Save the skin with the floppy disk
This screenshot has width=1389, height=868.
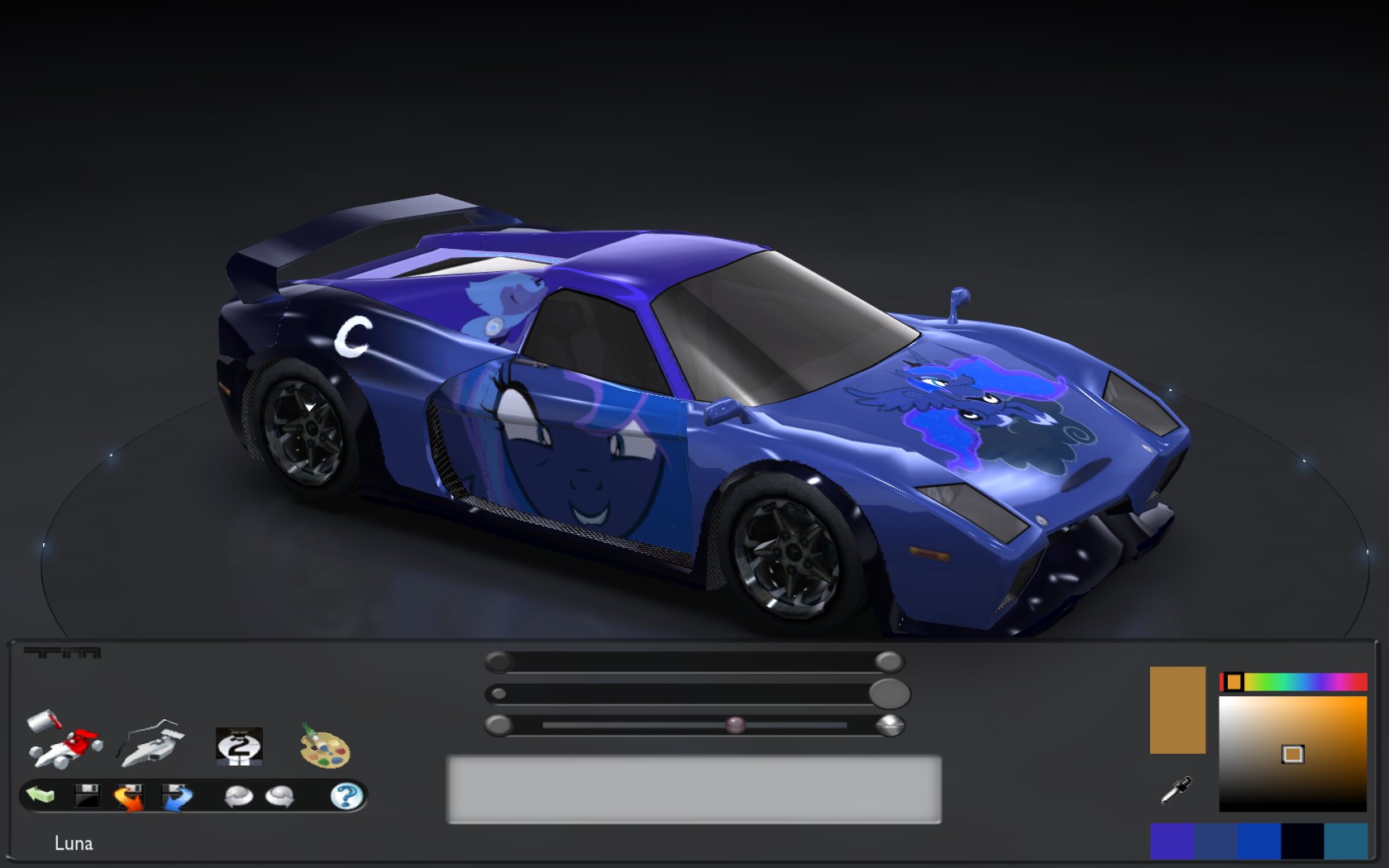[x=86, y=796]
